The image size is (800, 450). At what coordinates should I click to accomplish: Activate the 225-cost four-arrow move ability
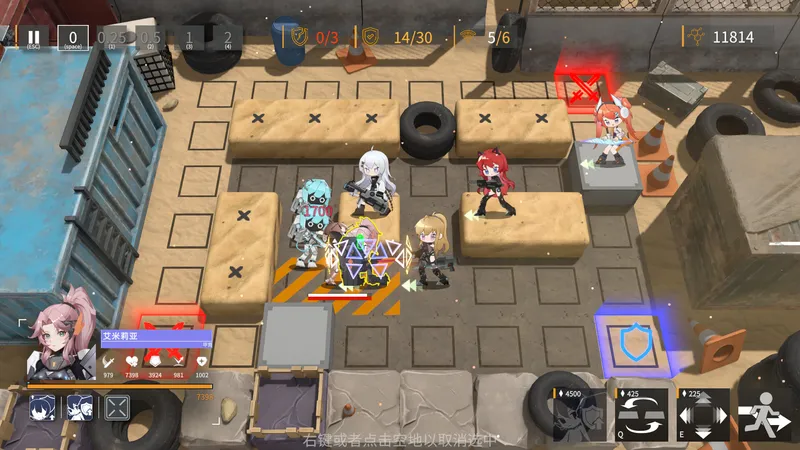703,415
